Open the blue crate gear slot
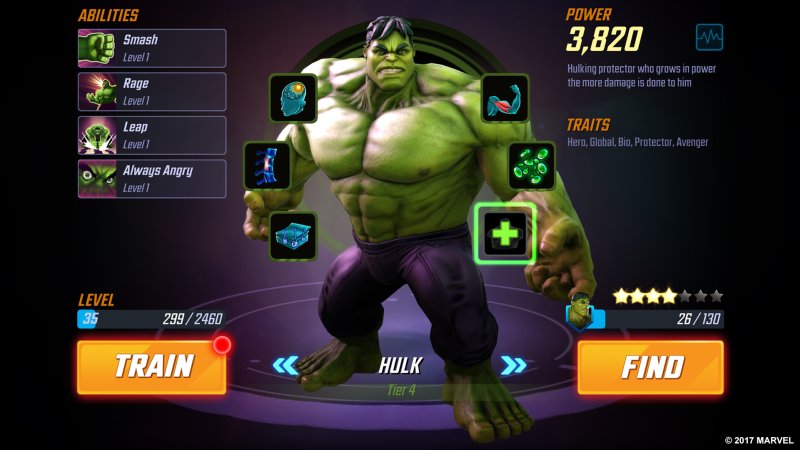 coord(293,235)
